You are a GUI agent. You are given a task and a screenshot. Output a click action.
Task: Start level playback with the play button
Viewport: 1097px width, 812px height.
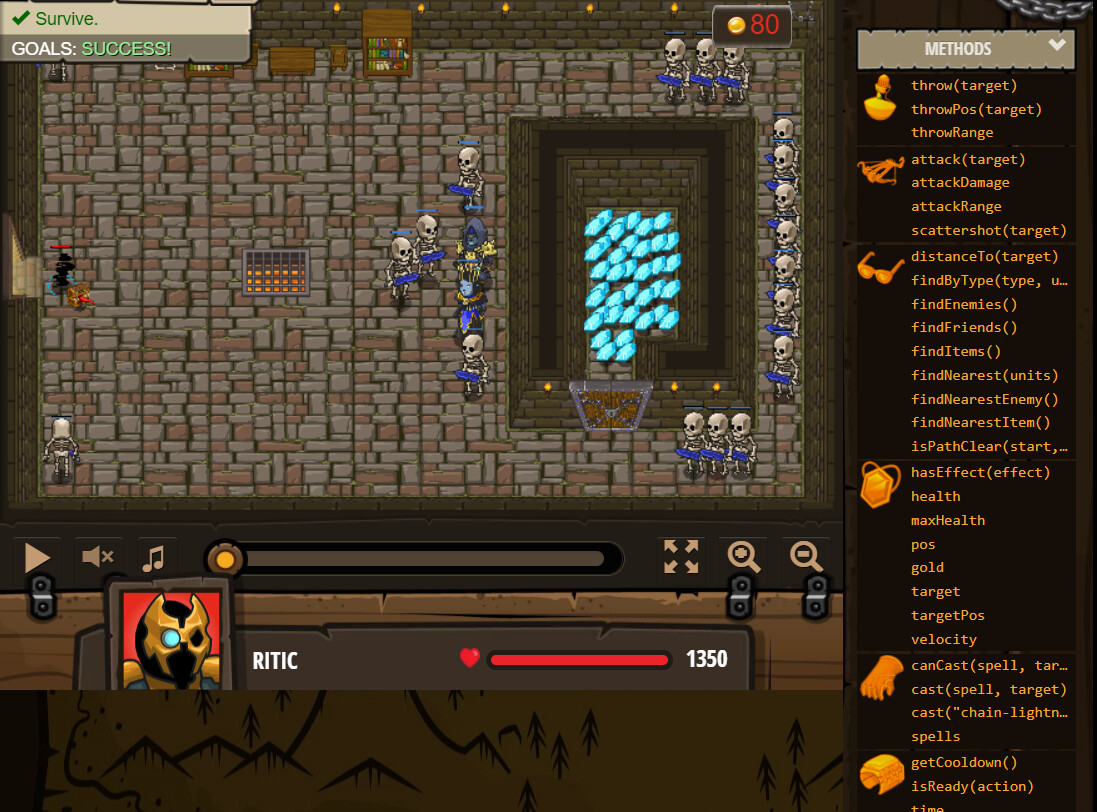tap(37, 557)
